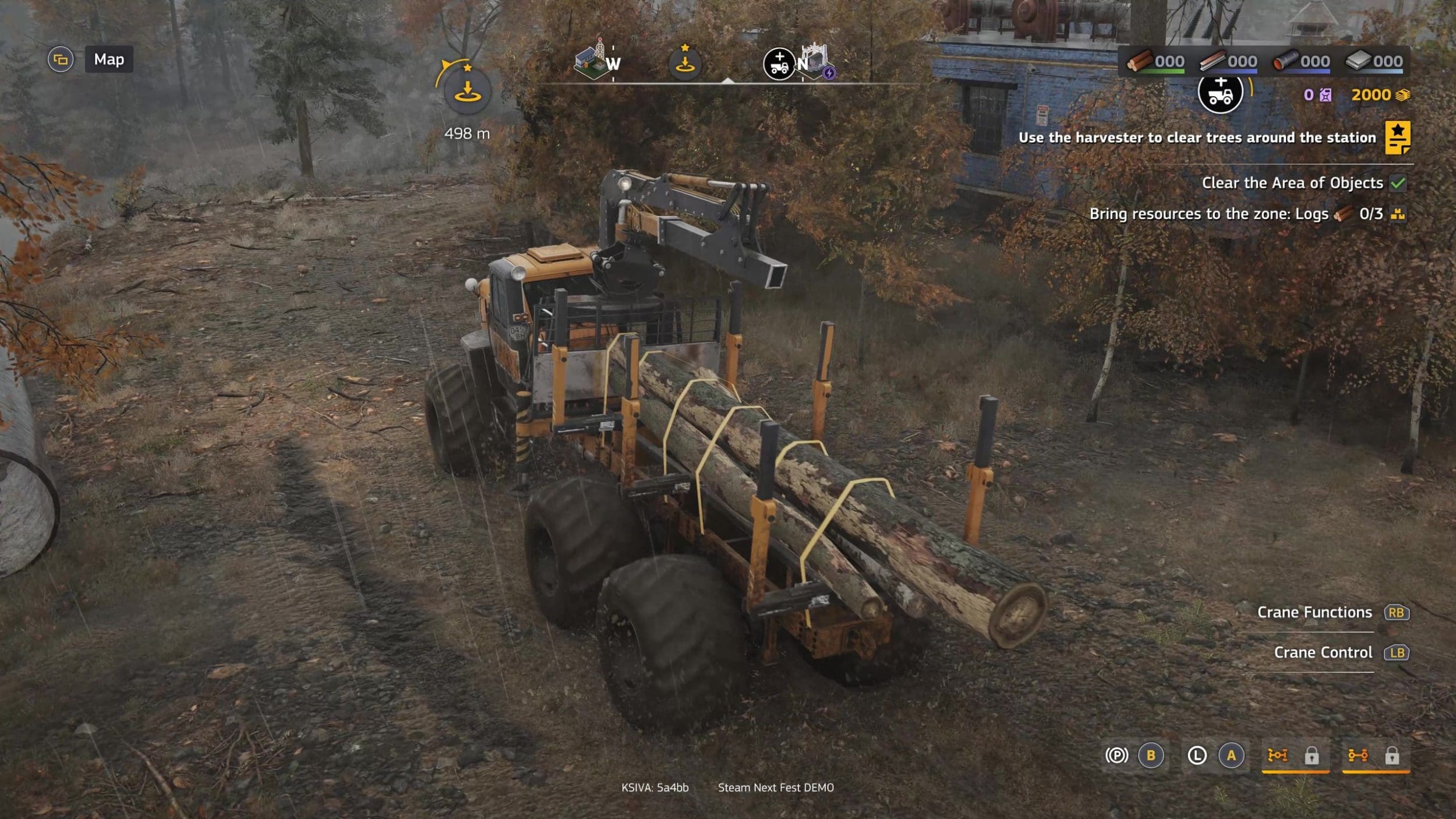This screenshot has height=819, width=1456.
Task: Select the starred drop-zone marker on the compass bar
Action: click(685, 62)
